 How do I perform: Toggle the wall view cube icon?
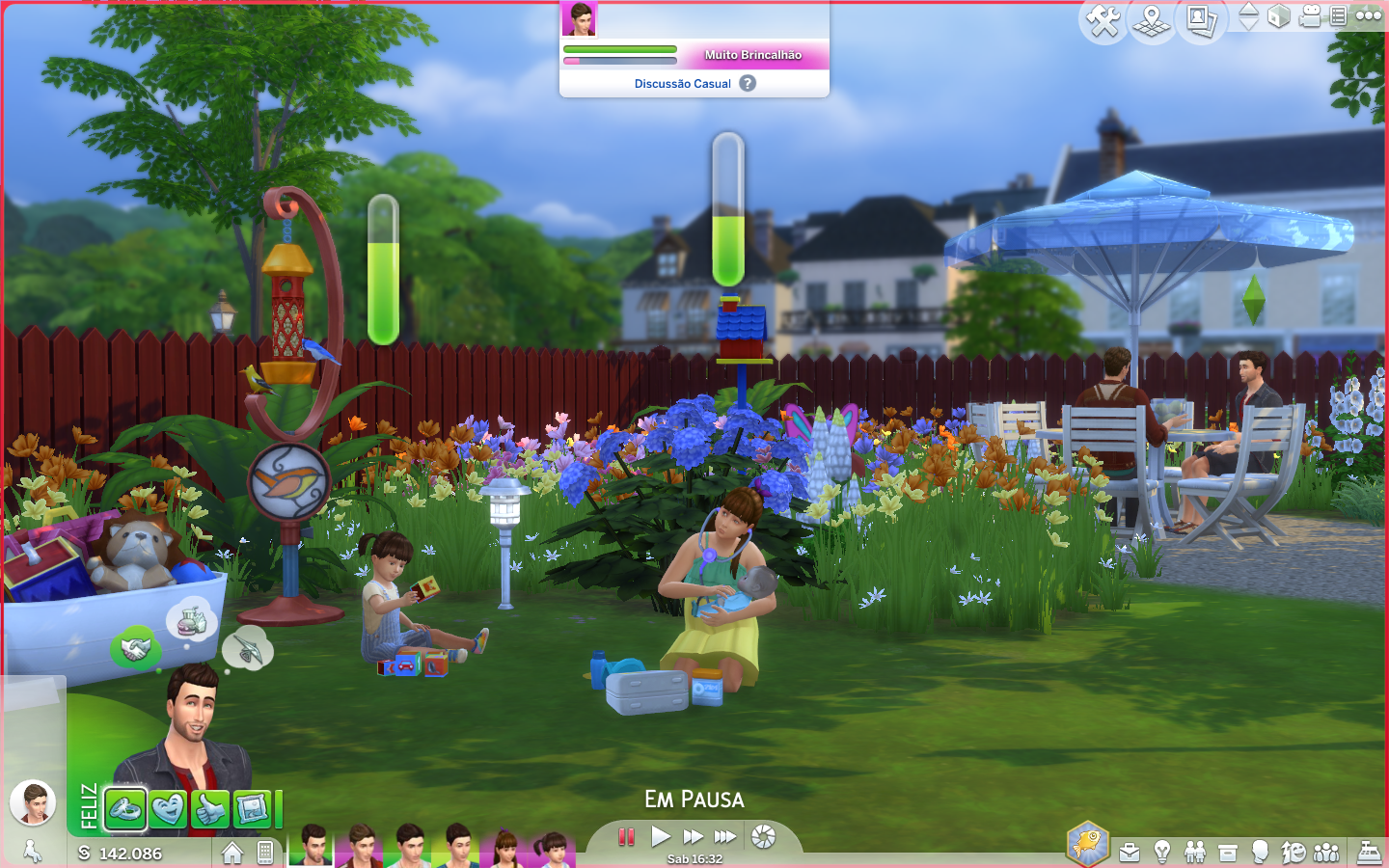pos(1279,16)
